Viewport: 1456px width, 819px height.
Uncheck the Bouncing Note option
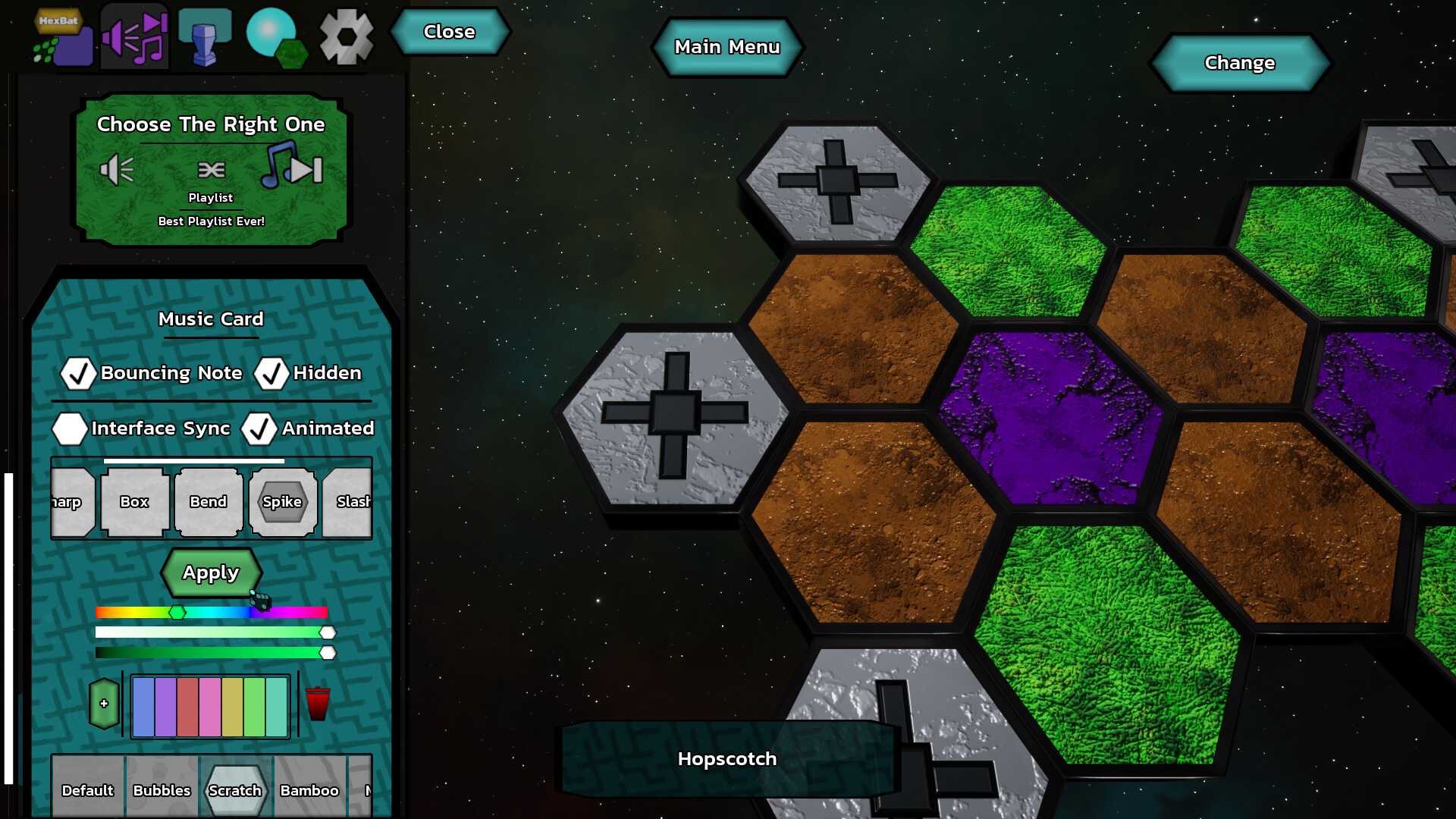(x=77, y=373)
